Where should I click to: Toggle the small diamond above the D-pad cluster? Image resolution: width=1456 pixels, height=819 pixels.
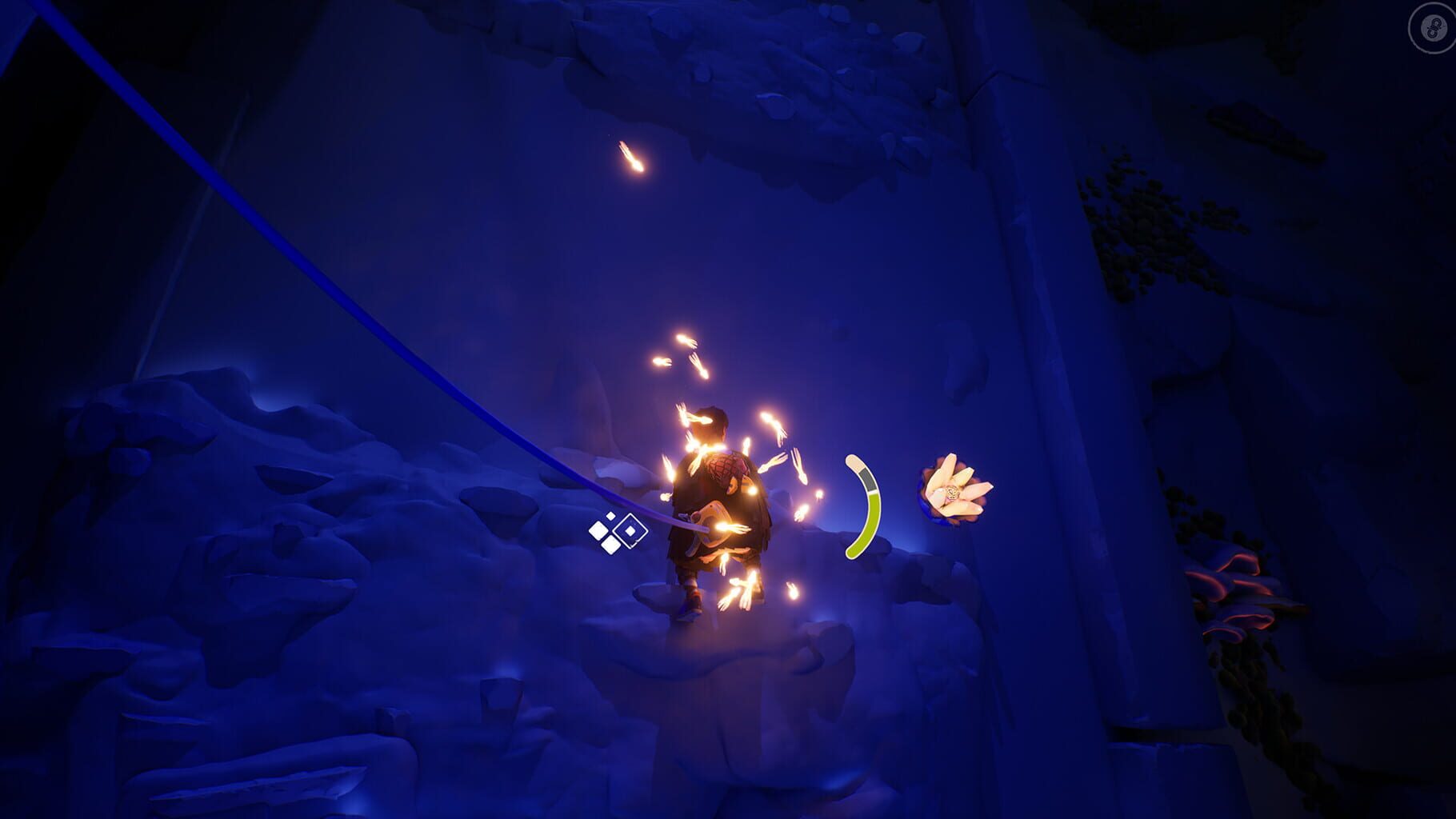tap(610, 516)
